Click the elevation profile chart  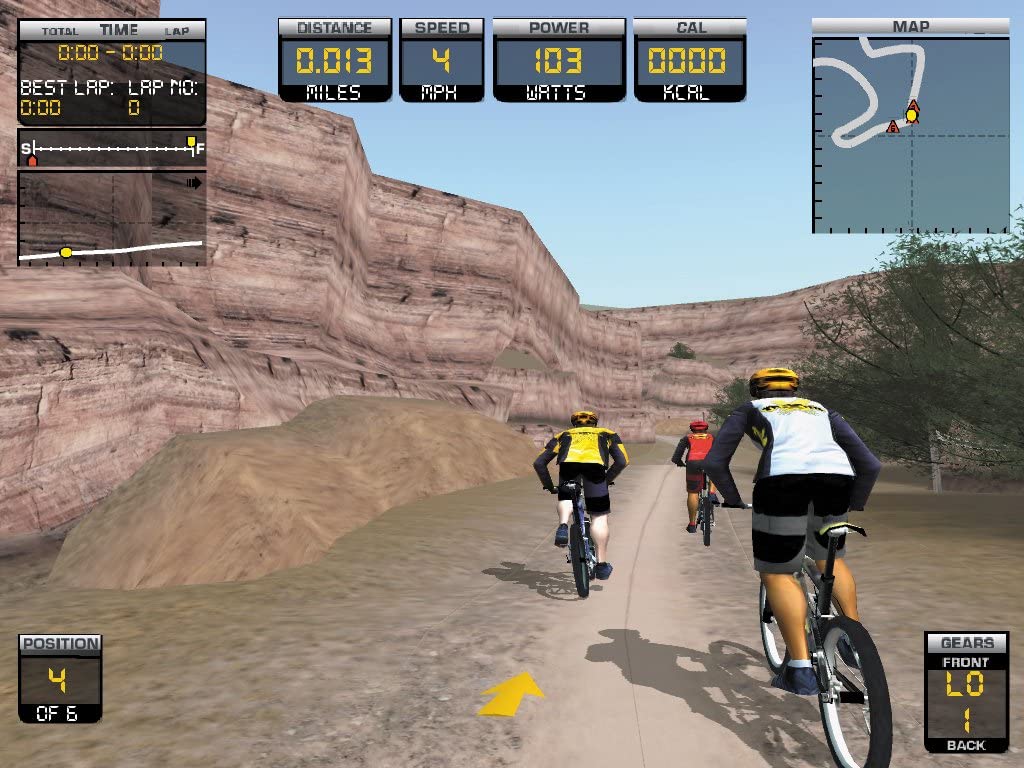coord(112,218)
